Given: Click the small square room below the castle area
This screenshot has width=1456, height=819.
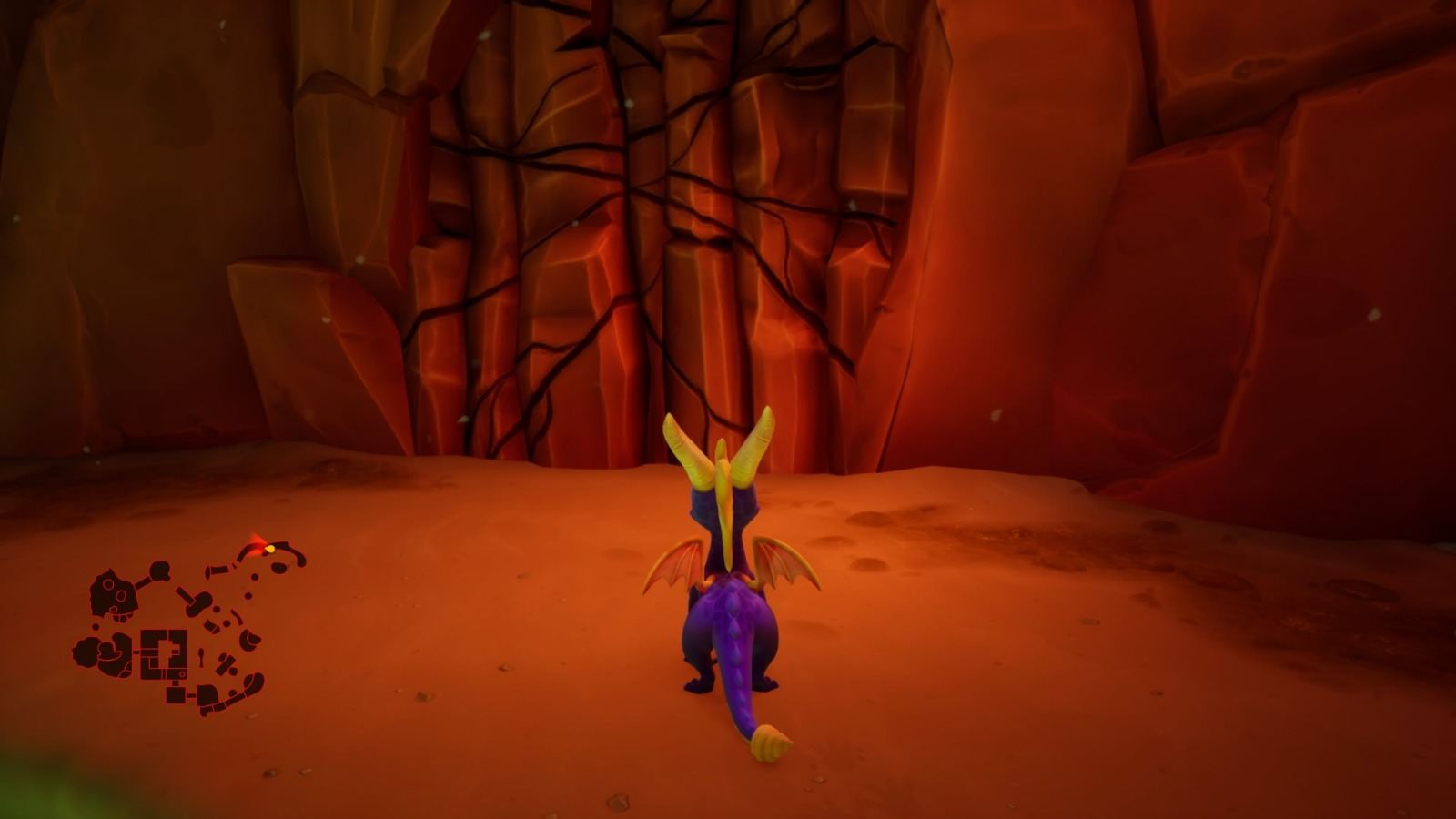Looking at the screenshot, I should tap(176, 693).
